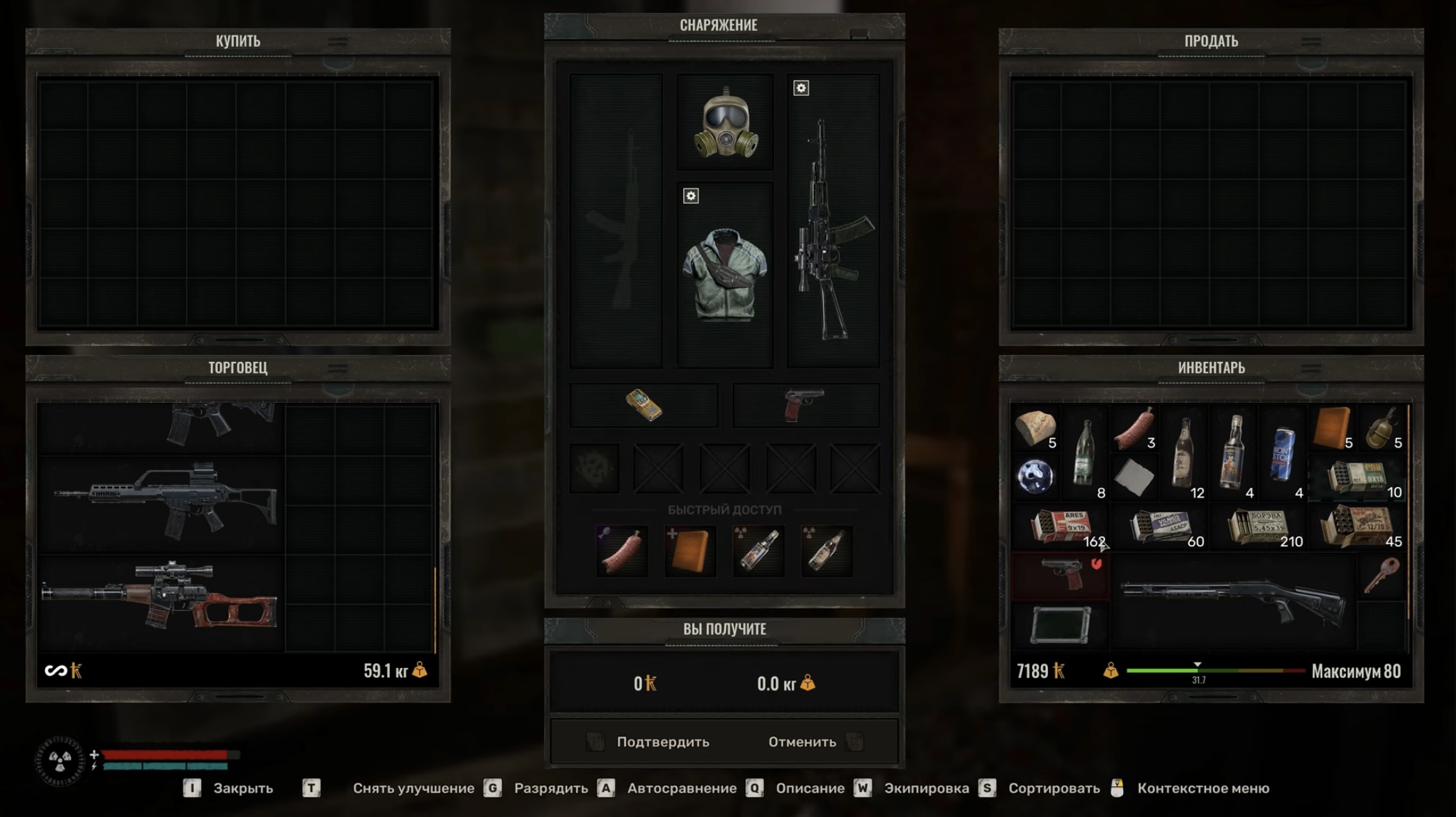Cancel the trade with Отменить
1456x817 pixels.
(802, 742)
